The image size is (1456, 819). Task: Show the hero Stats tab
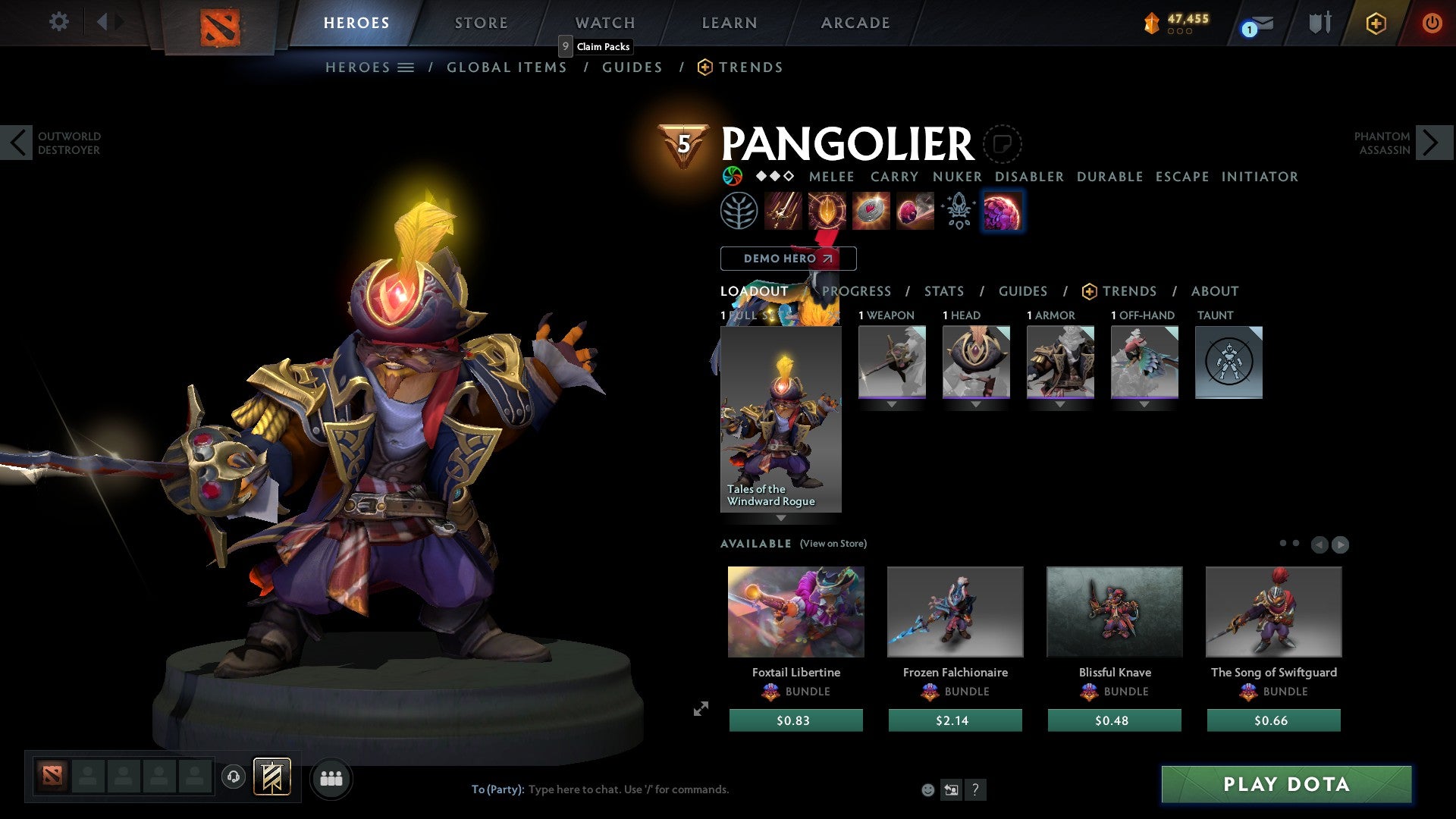click(x=943, y=291)
